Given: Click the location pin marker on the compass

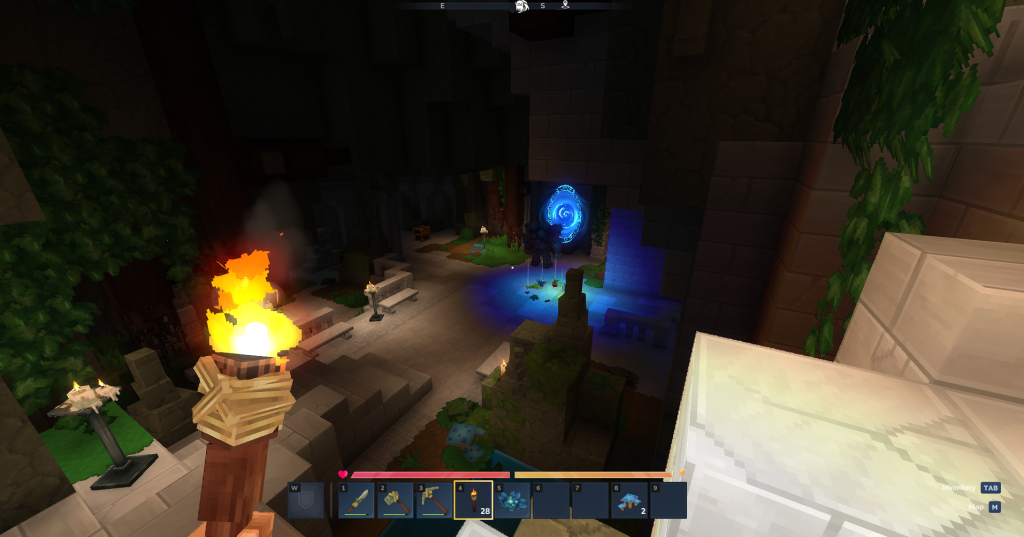Looking at the screenshot, I should coord(565,6).
